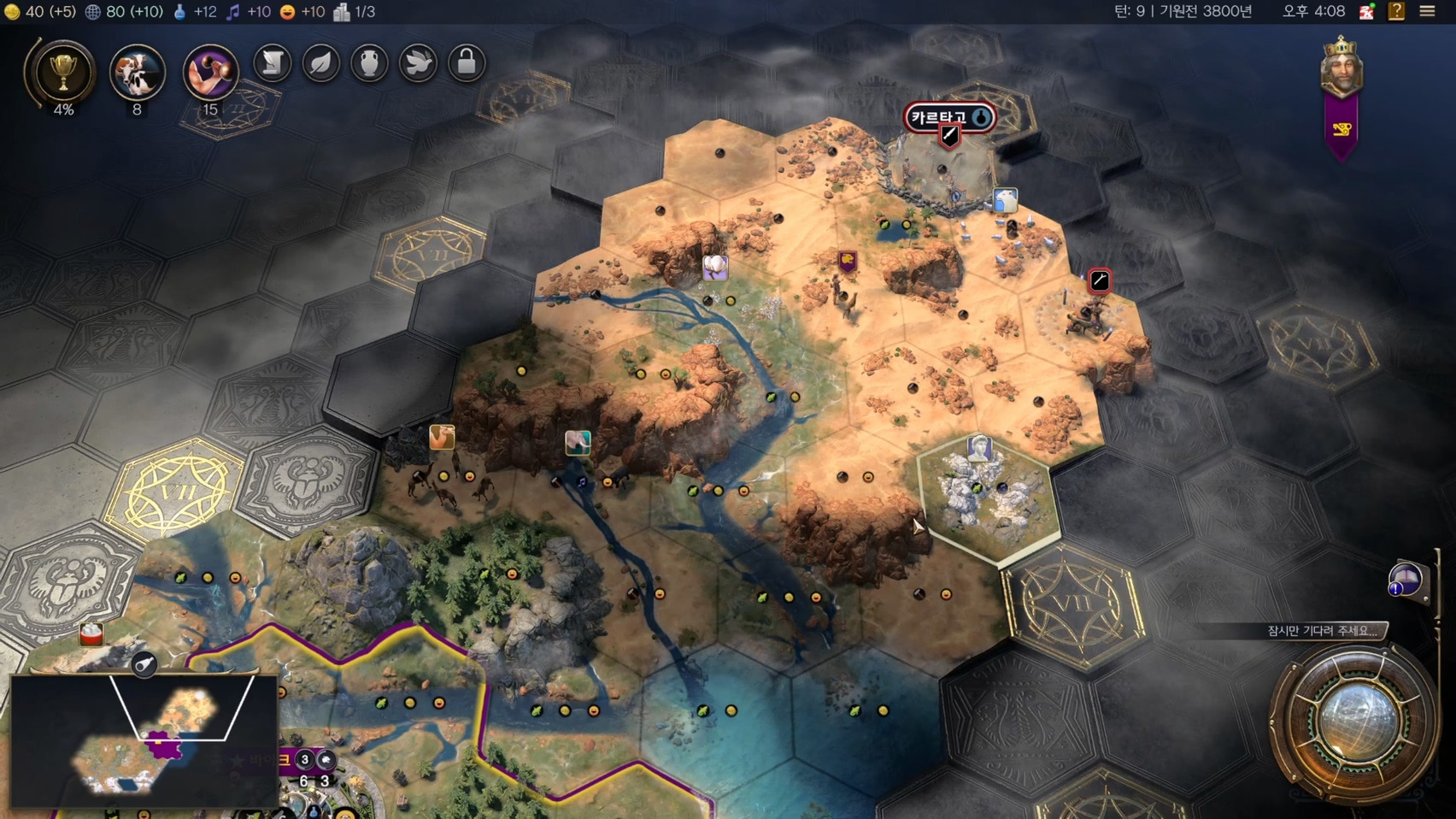Open the Civilopedia question mark book
Image resolution: width=1456 pixels, height=819 pixels.
1396,11
